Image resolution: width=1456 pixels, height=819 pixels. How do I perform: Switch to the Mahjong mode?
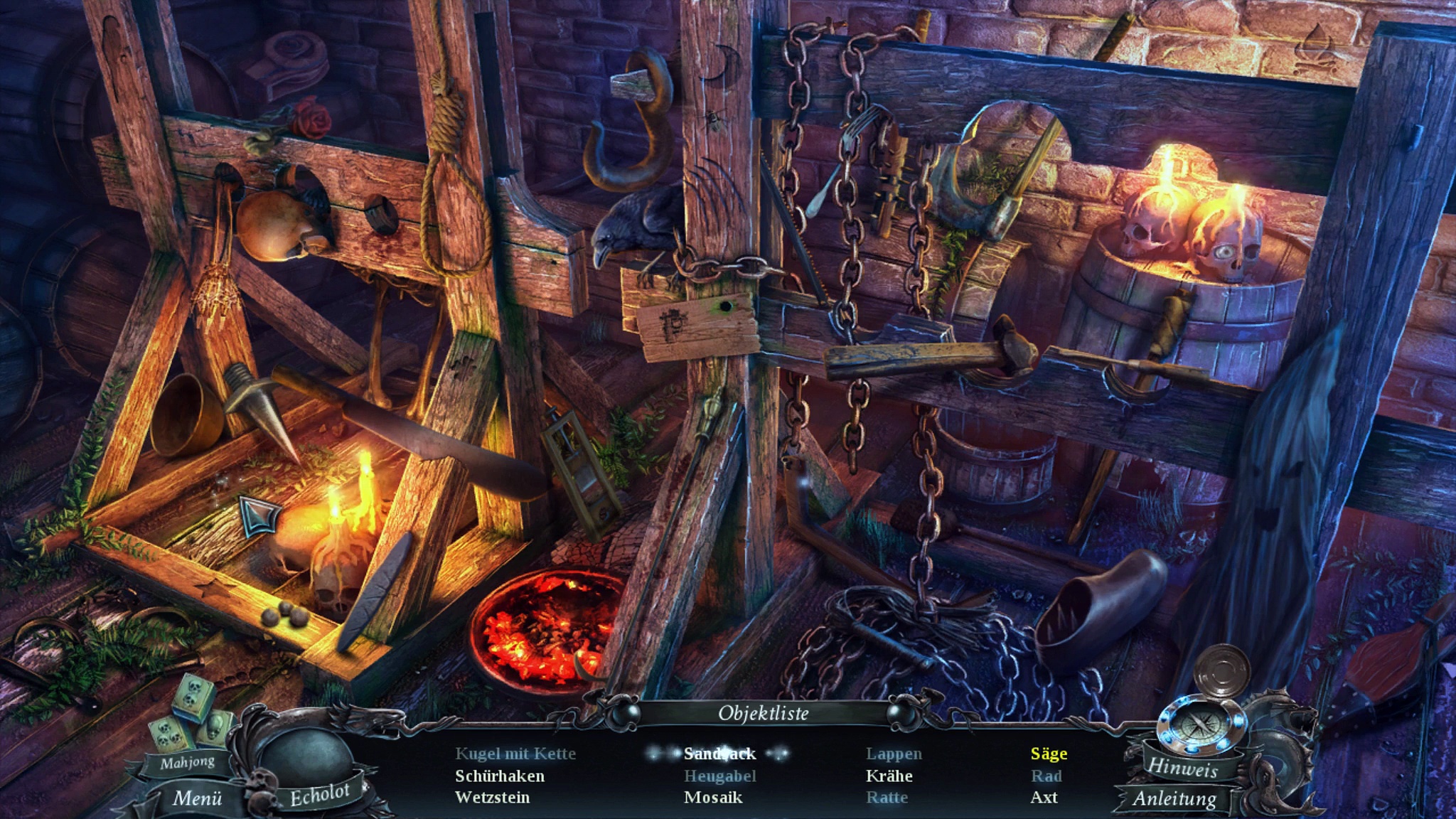[187, 763]
